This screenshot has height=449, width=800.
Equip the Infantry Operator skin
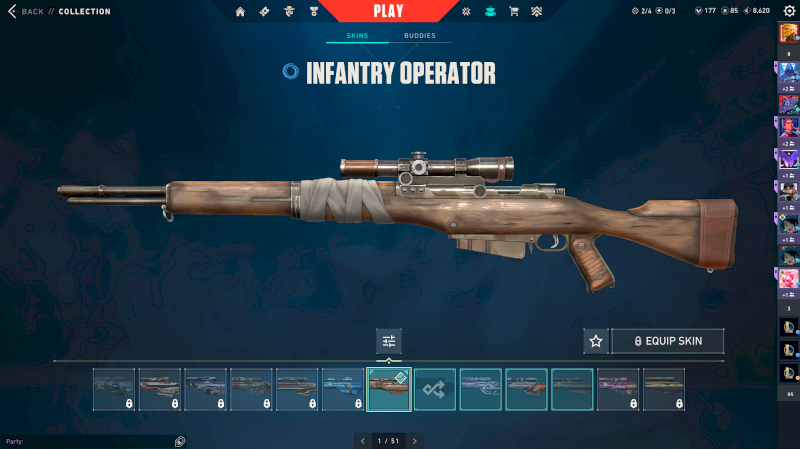(x=667, y=341)
